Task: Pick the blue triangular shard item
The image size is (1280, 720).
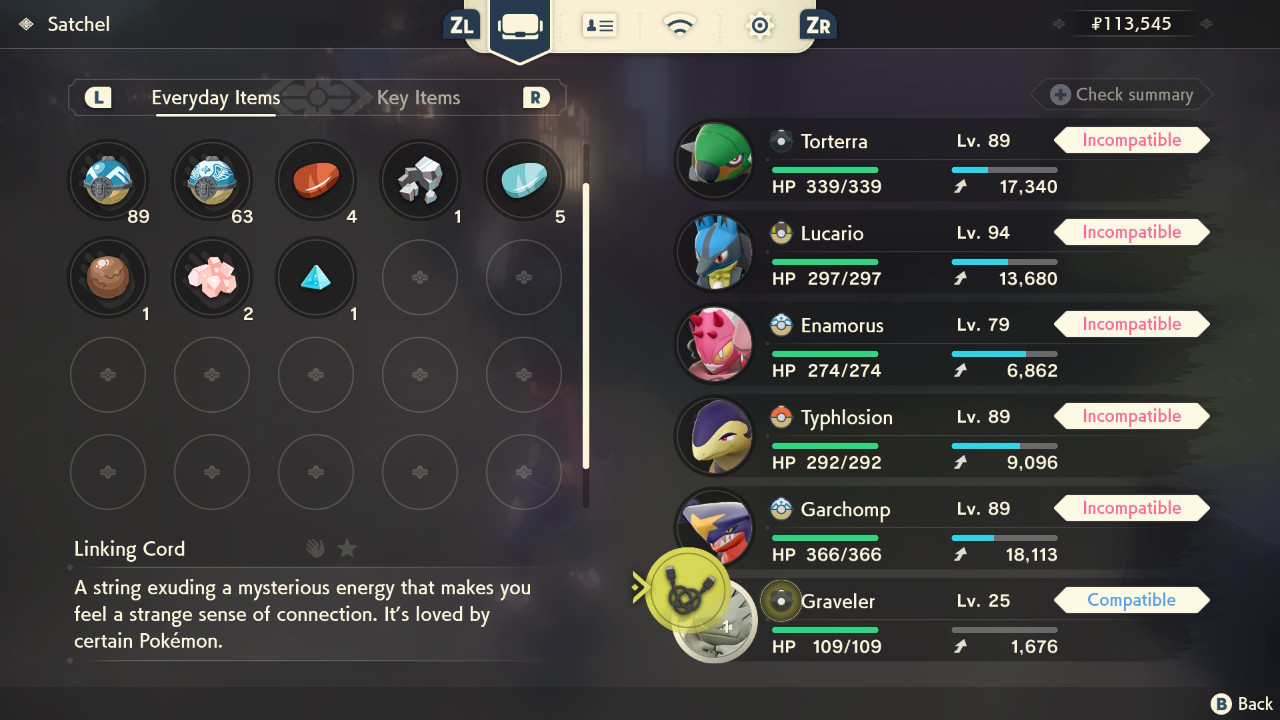Action: 316,277
